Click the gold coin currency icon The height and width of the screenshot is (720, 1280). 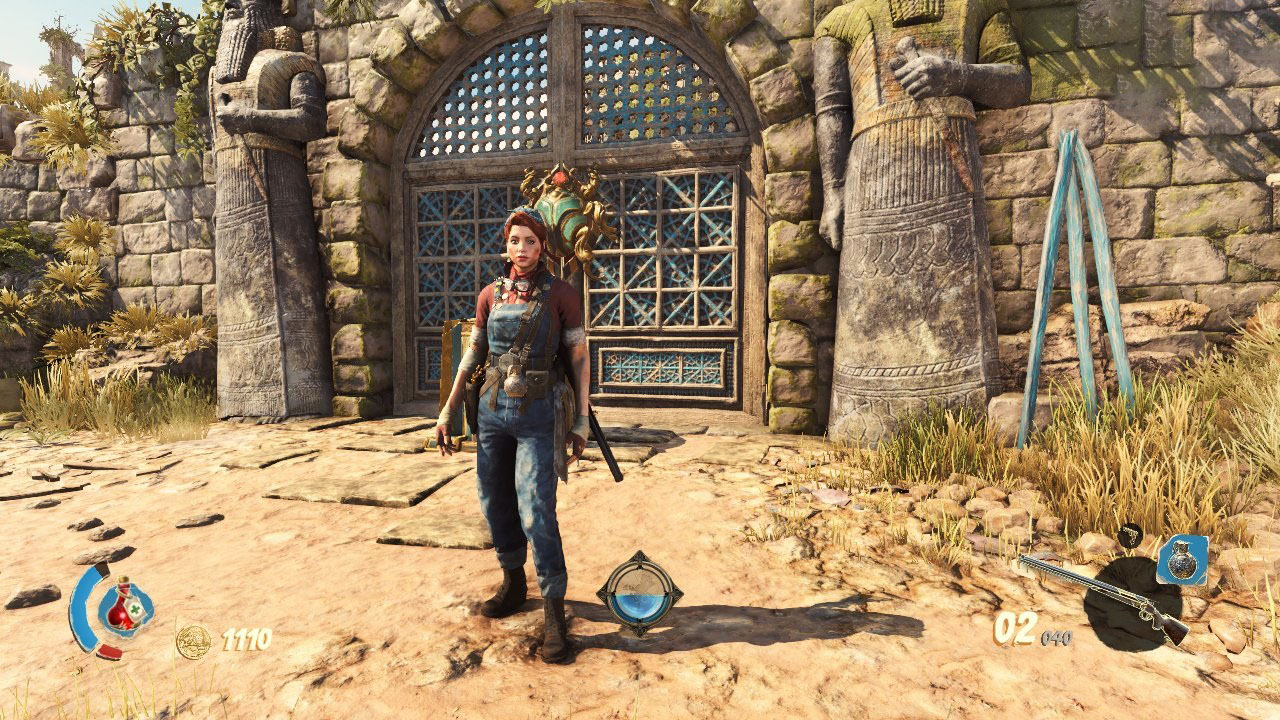[x=193, y=640]
